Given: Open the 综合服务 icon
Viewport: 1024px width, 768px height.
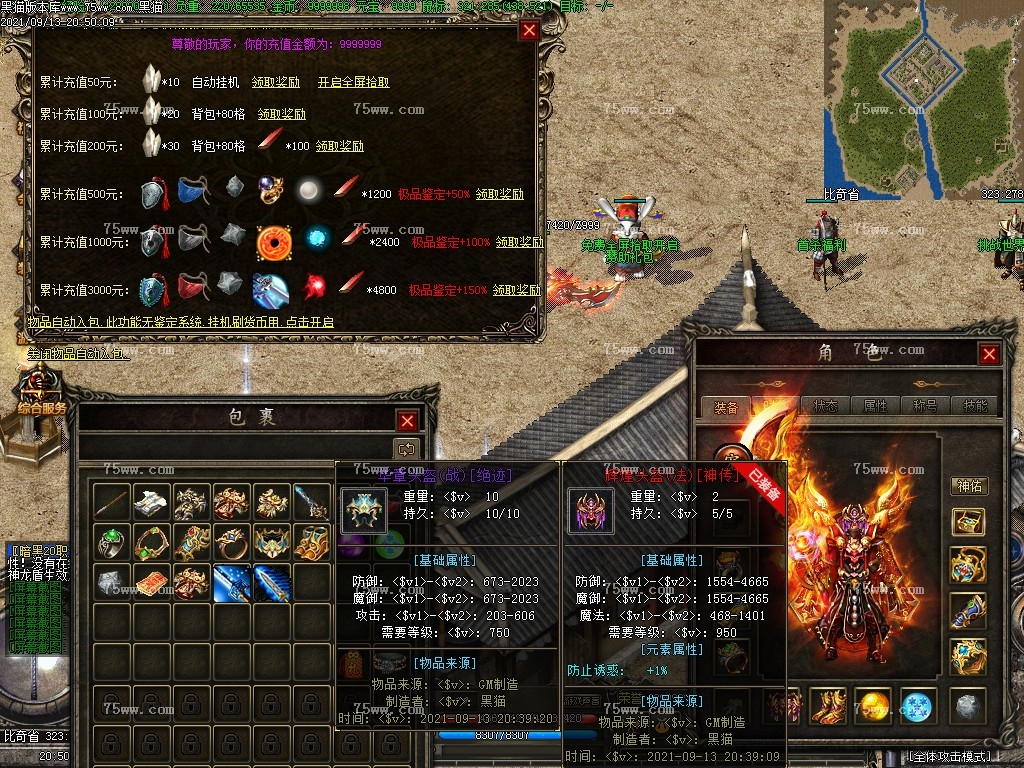Looking at the screenshot, I should click(40, 395).
